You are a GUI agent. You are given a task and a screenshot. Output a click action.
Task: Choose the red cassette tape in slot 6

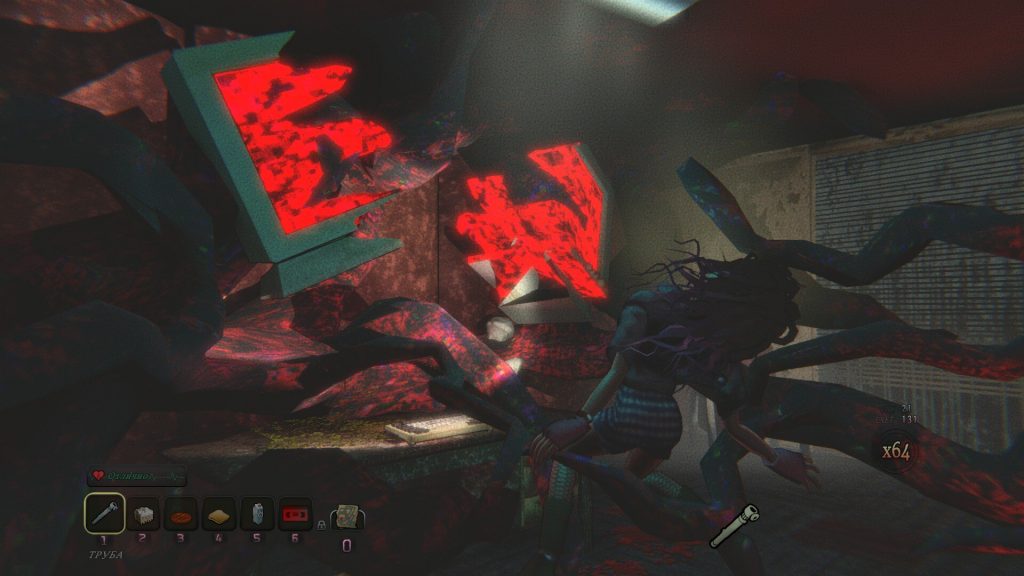pyautogui.click(x=294, y=514)
